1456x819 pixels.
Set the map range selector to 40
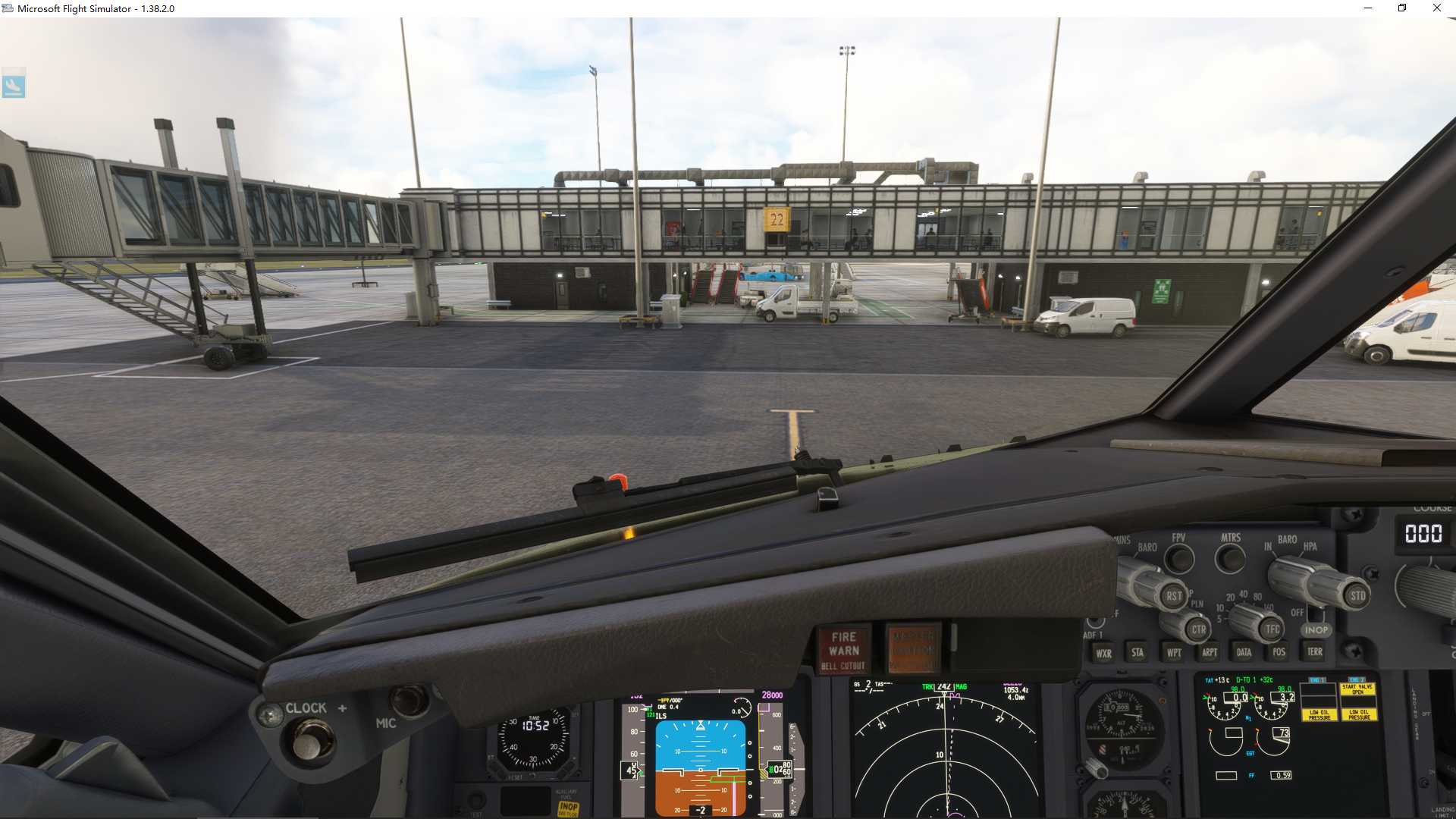pos(1243,594)
